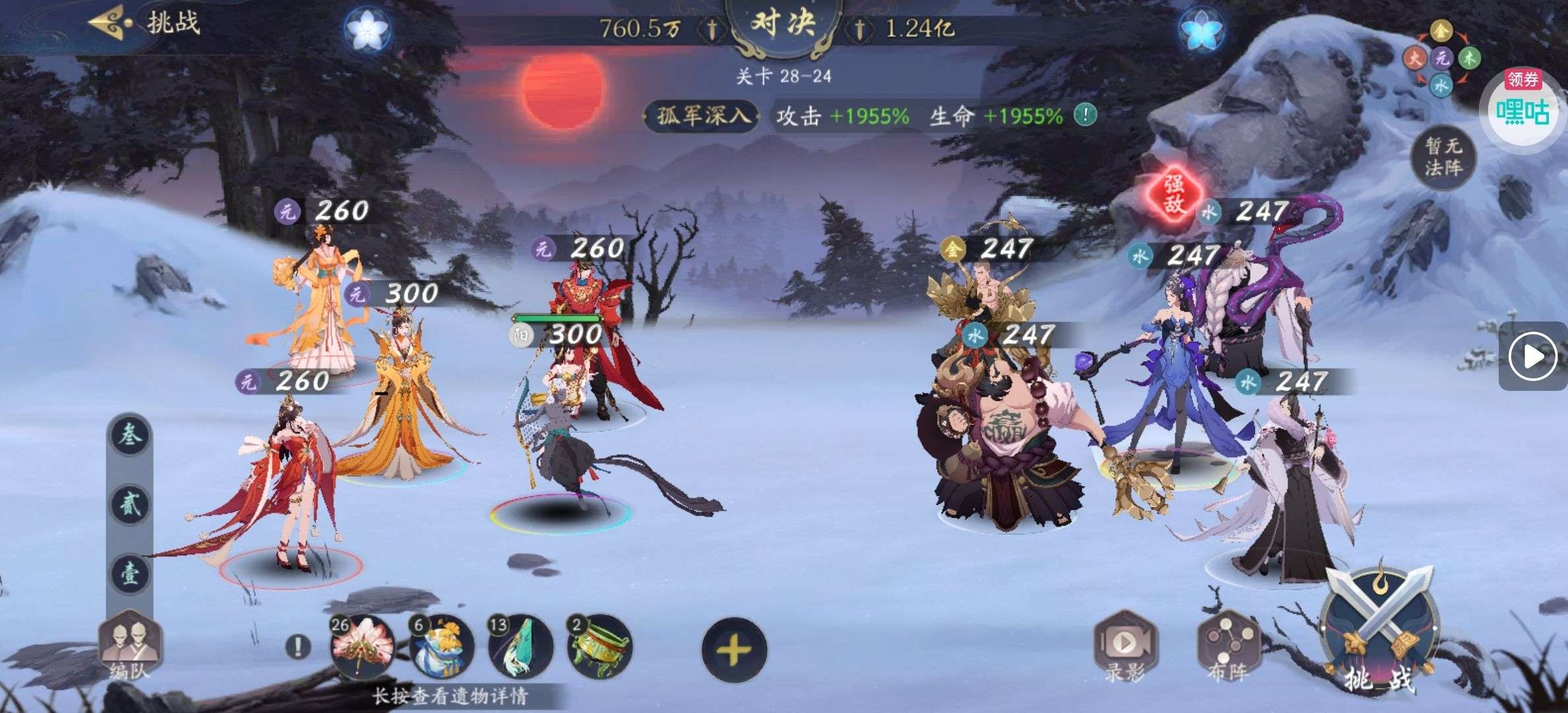Select the 对决 banner at top center
This screenshot has height=713, width=1568.
point(785,22)
